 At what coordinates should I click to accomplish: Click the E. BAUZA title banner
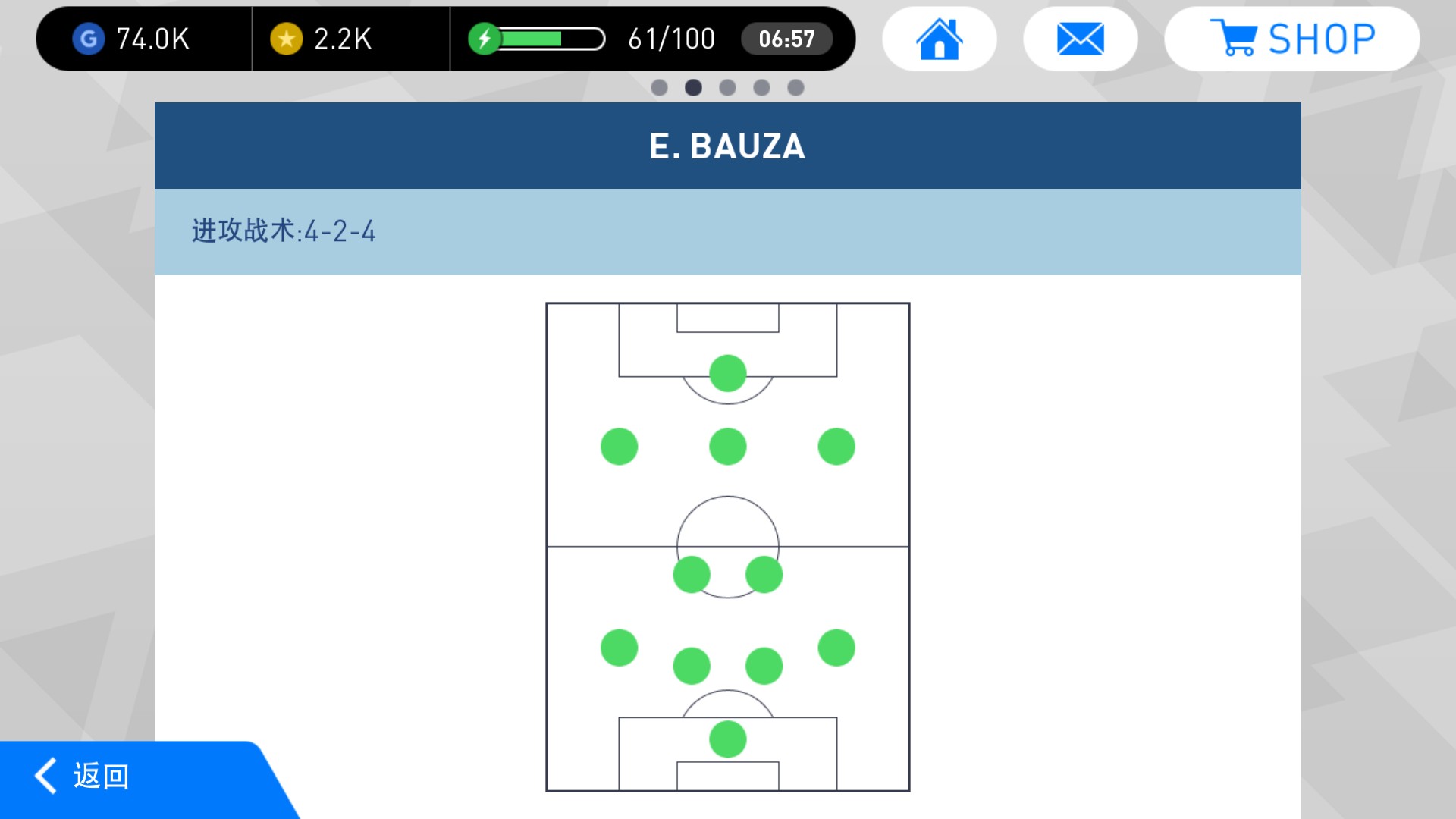(726, 146)
